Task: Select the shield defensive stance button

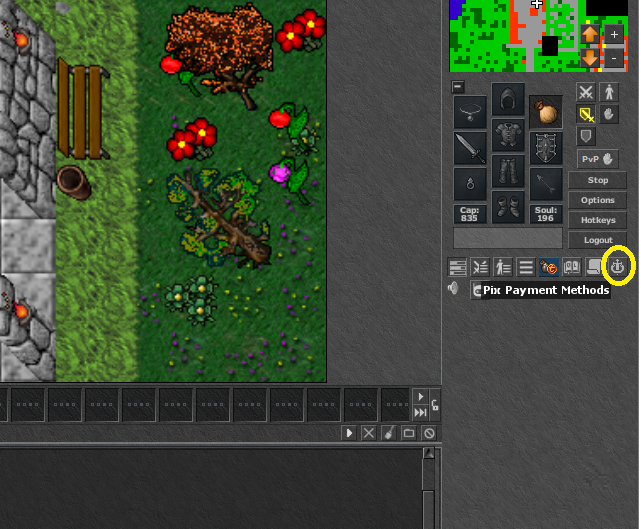Action: pos(586,136)
